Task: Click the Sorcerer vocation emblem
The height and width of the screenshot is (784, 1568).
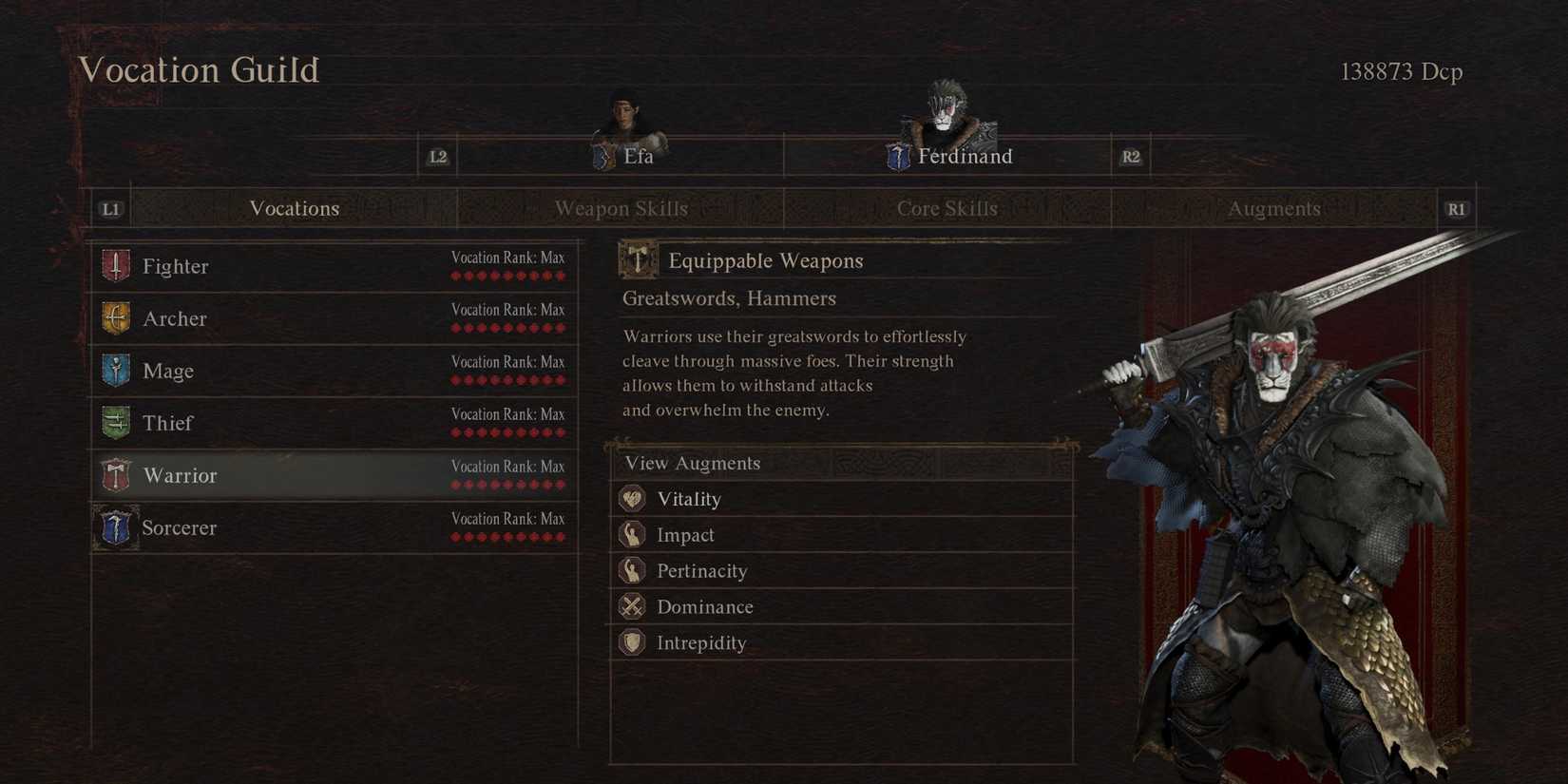Action: point(115,527)
